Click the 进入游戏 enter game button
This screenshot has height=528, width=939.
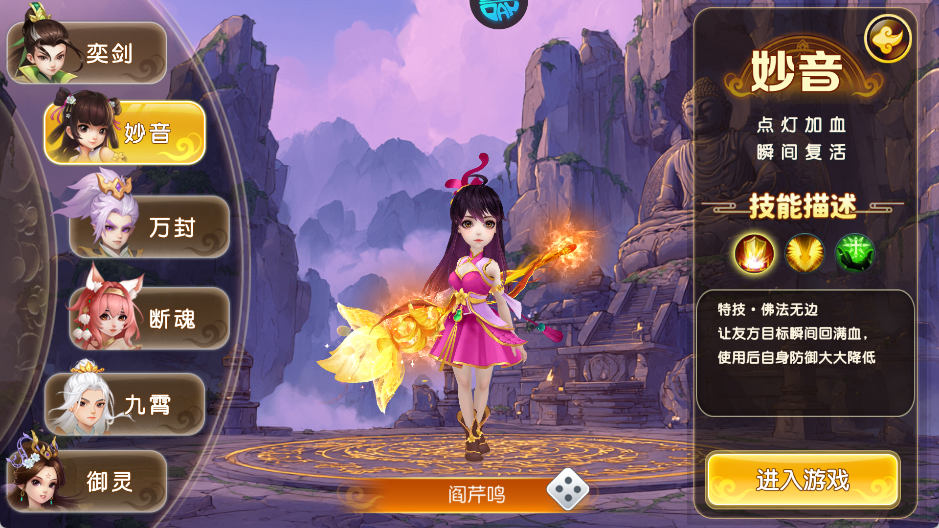[802, 480]
